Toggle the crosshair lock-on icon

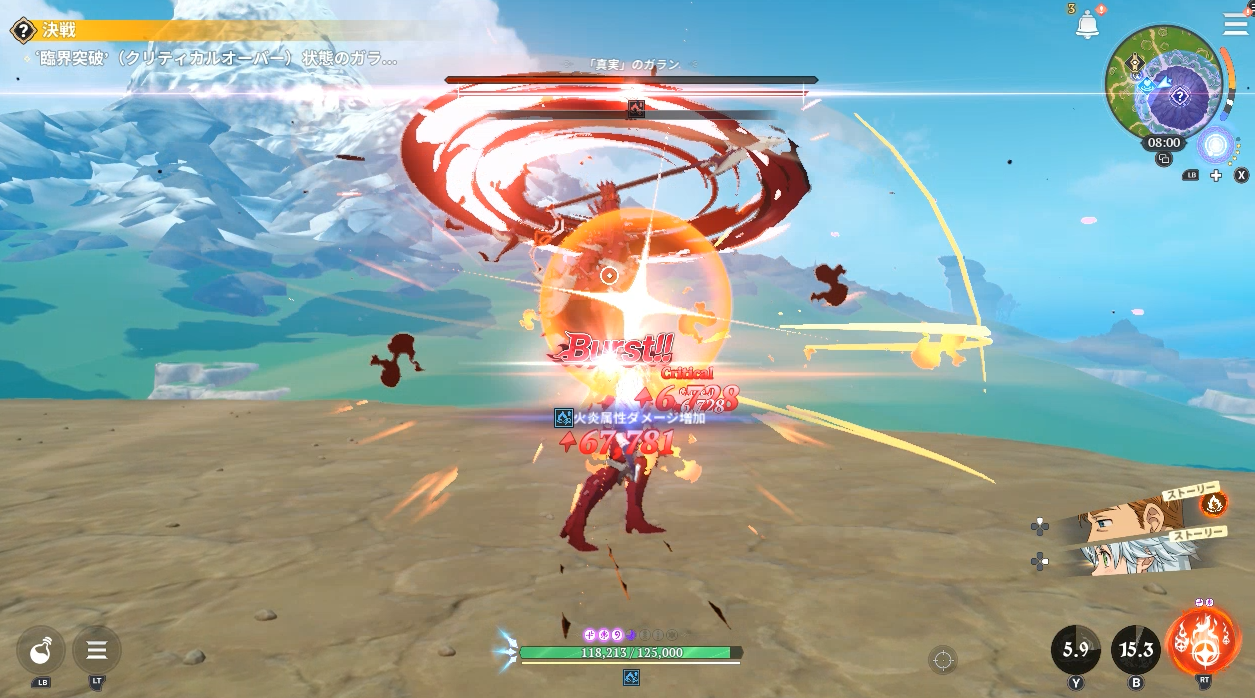(941, 659)
